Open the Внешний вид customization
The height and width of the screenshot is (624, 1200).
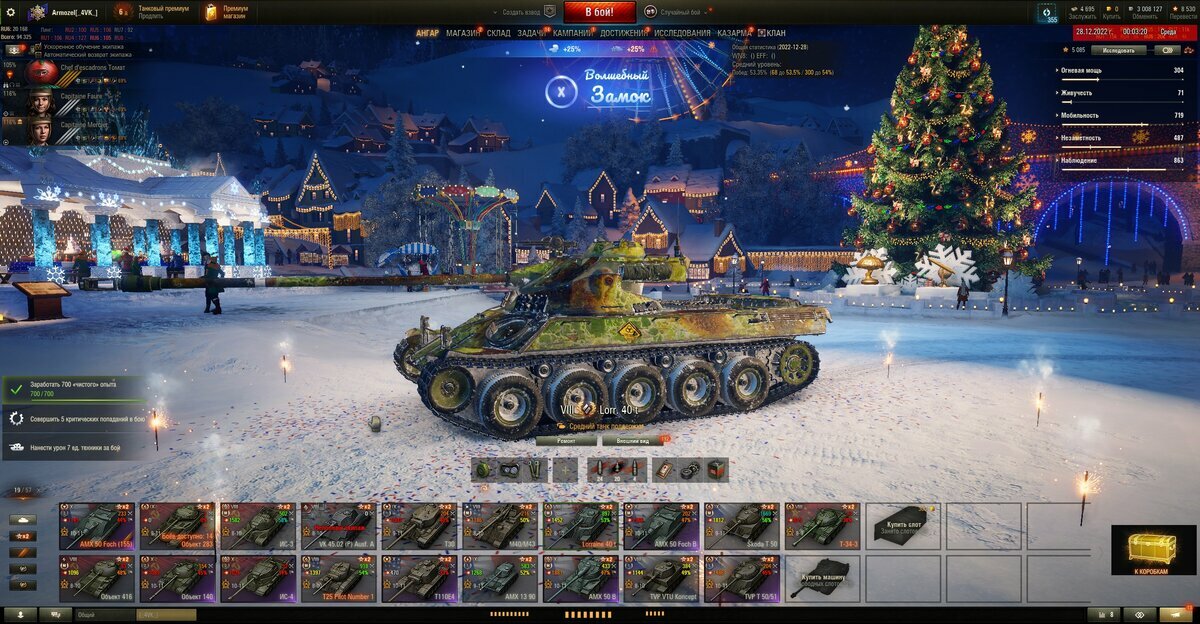pos(634,440)
